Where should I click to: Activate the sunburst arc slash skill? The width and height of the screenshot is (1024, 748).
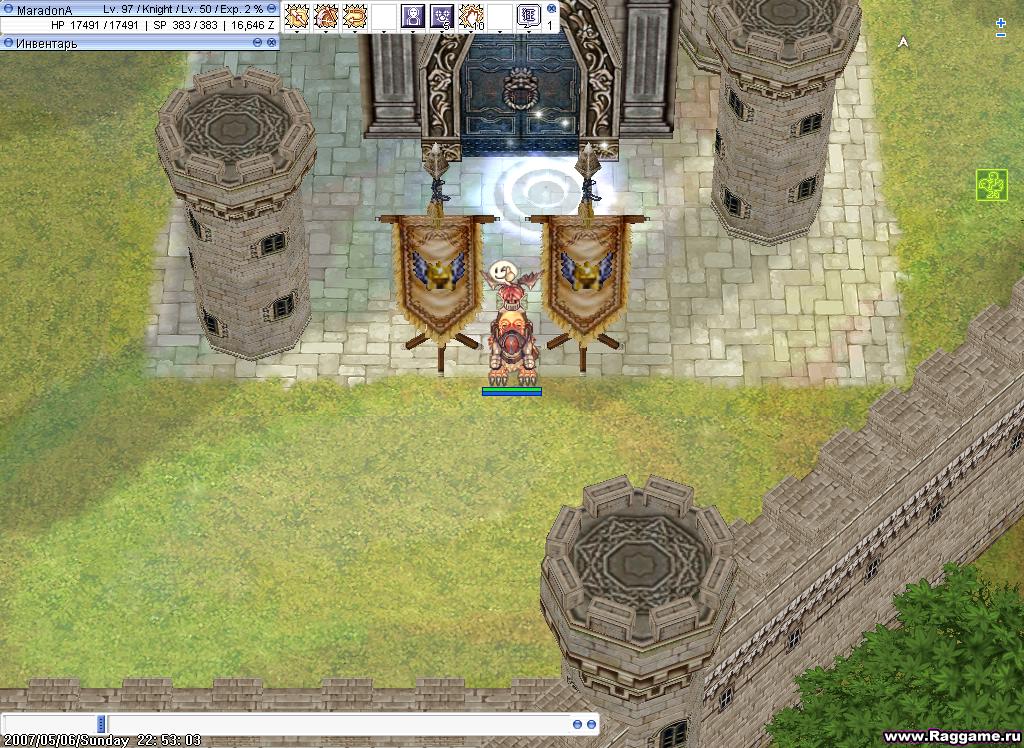pyautogui.click(x=326, y=16)
